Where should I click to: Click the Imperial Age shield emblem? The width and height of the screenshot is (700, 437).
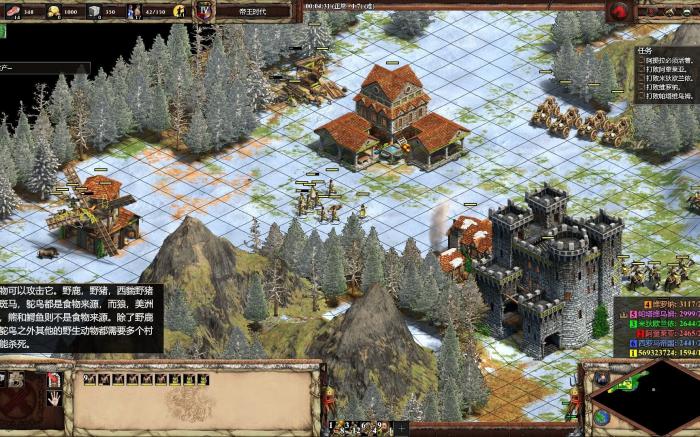point(206,11)
